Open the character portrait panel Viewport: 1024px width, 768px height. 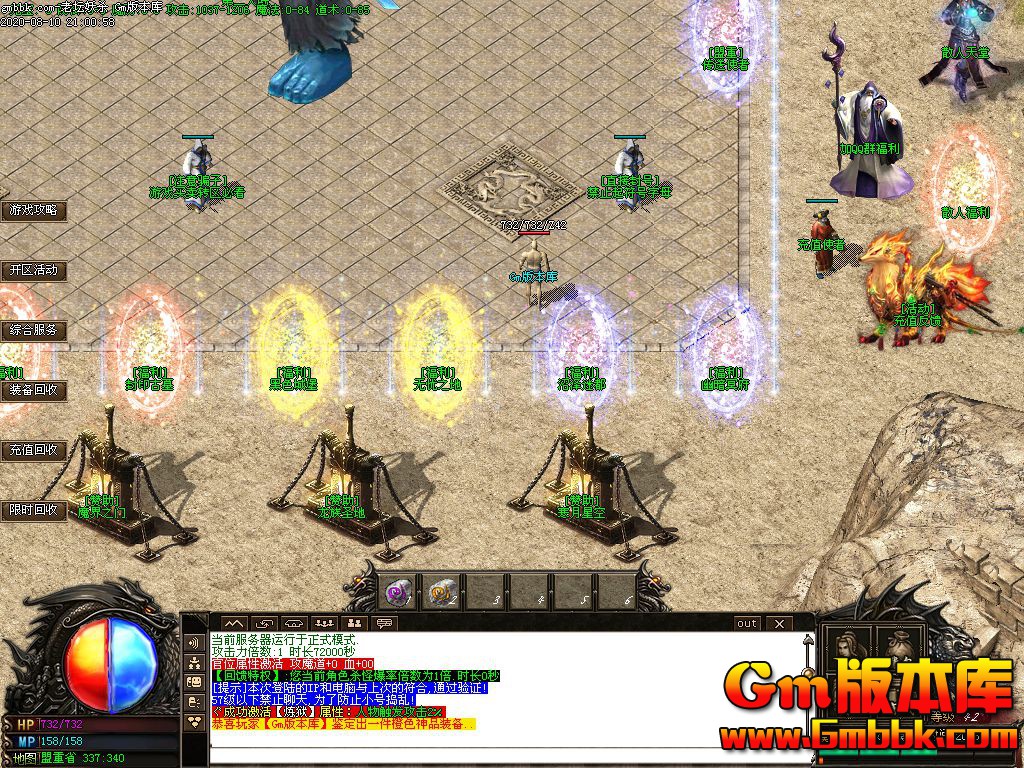point(849,646)
